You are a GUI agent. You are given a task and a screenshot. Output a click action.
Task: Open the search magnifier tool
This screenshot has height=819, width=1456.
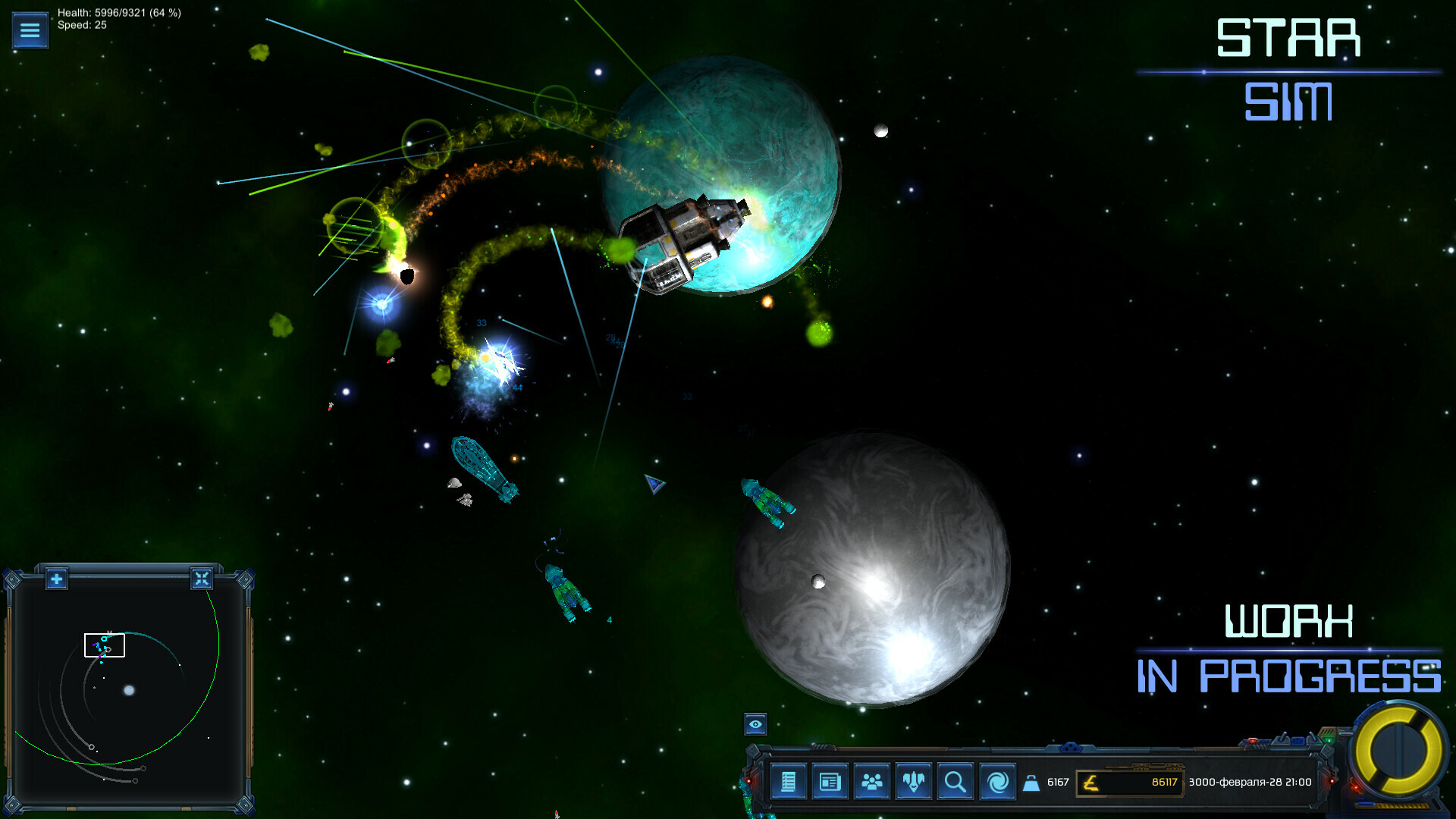tap(955, 781)
